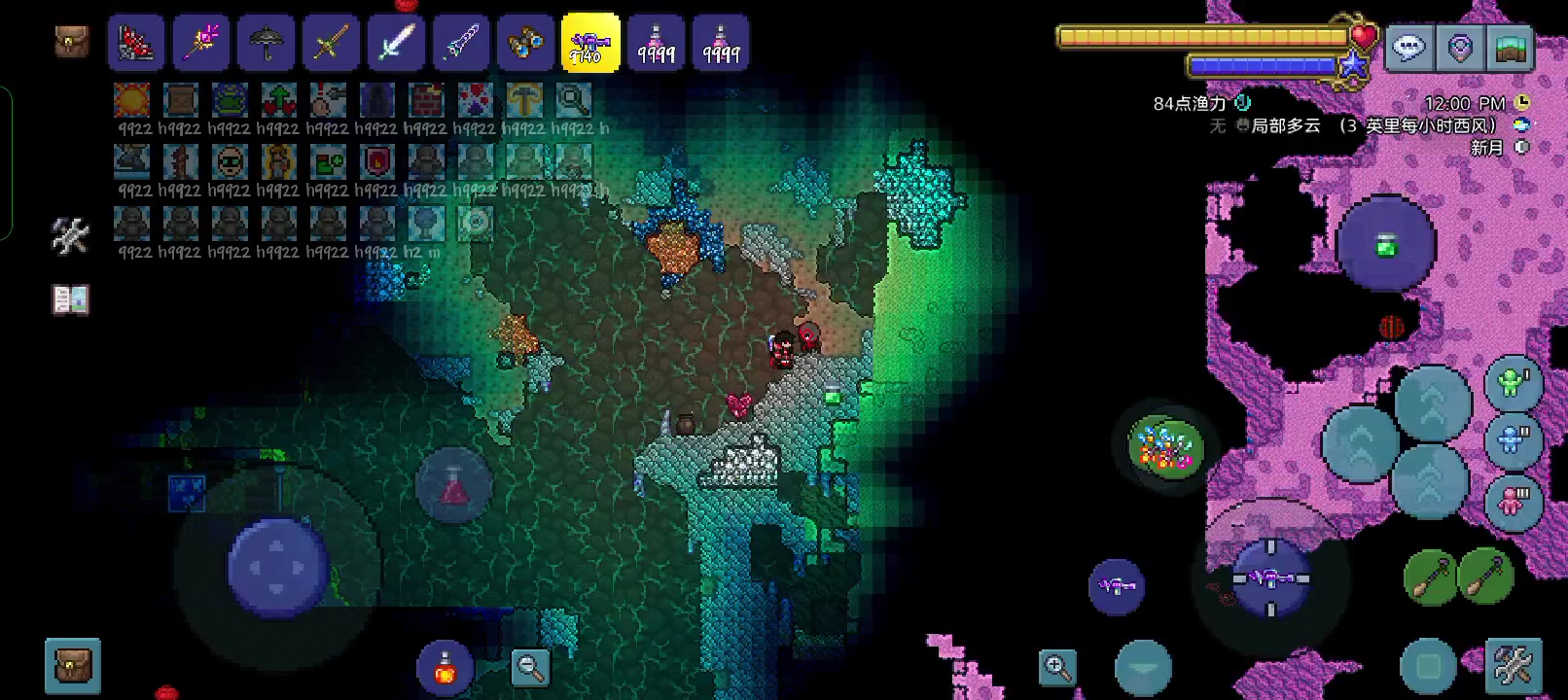Open the chat speech bubble
This screenshot has width=1568, height=700.
coord(1408,47)
